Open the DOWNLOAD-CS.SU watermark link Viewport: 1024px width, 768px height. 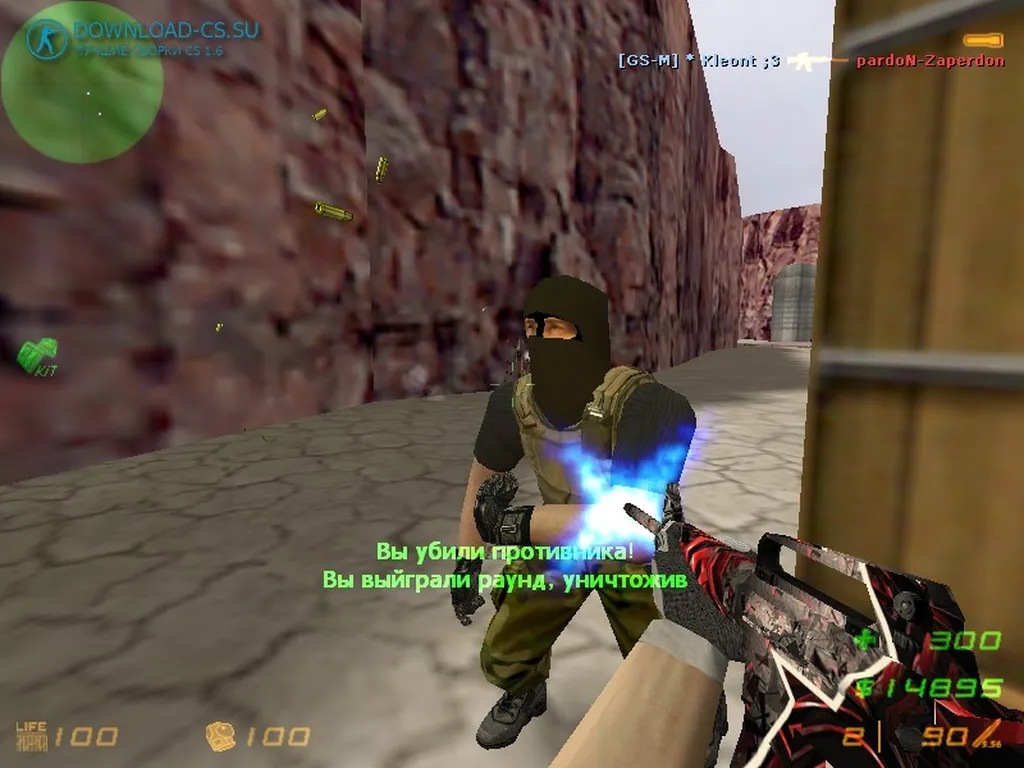(164, 30)
